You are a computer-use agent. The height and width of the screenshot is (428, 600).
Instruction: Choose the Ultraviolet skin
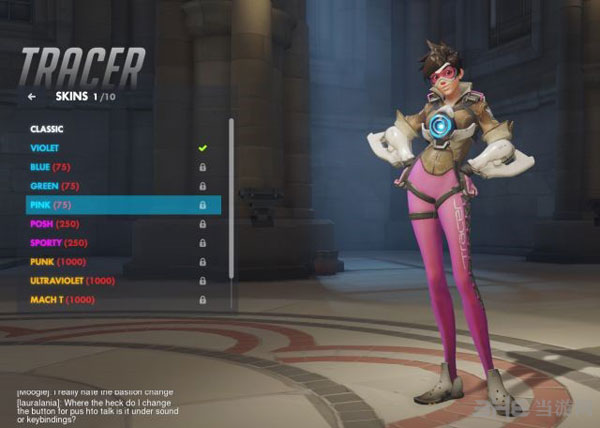pos(72,281)
